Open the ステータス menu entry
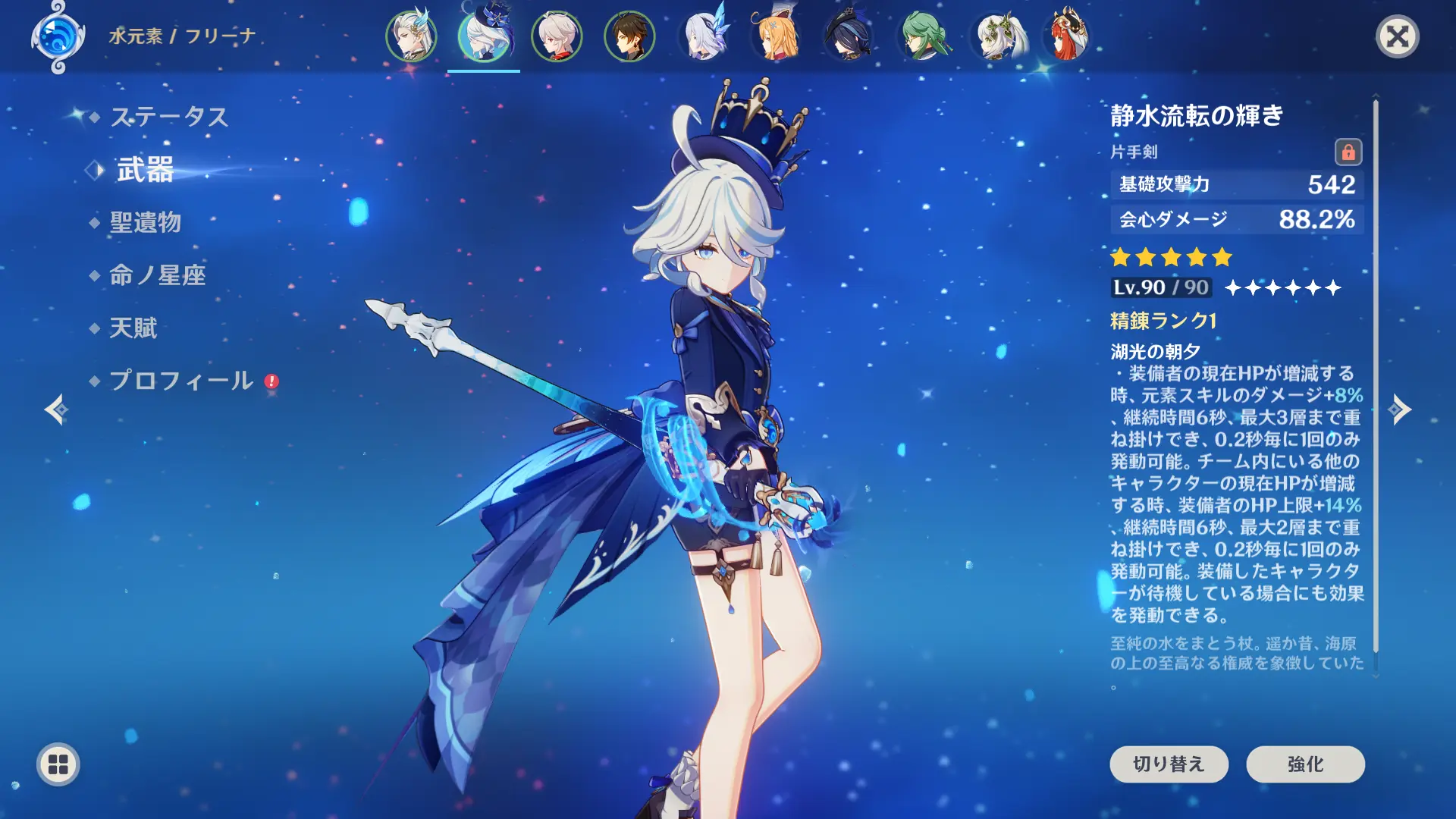The height and width of the screenshot is (819, 1456). click(x=168, y=117)
